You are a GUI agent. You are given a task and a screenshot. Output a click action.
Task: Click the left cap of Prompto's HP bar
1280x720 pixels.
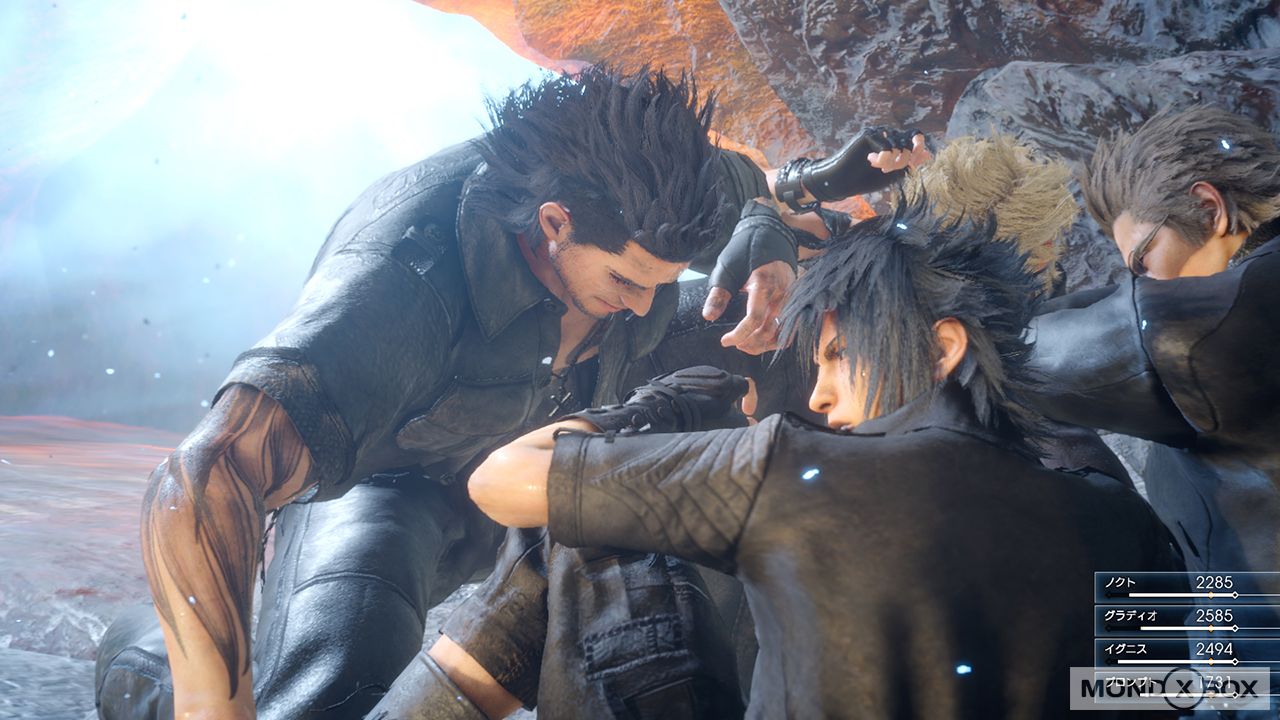1108,694
